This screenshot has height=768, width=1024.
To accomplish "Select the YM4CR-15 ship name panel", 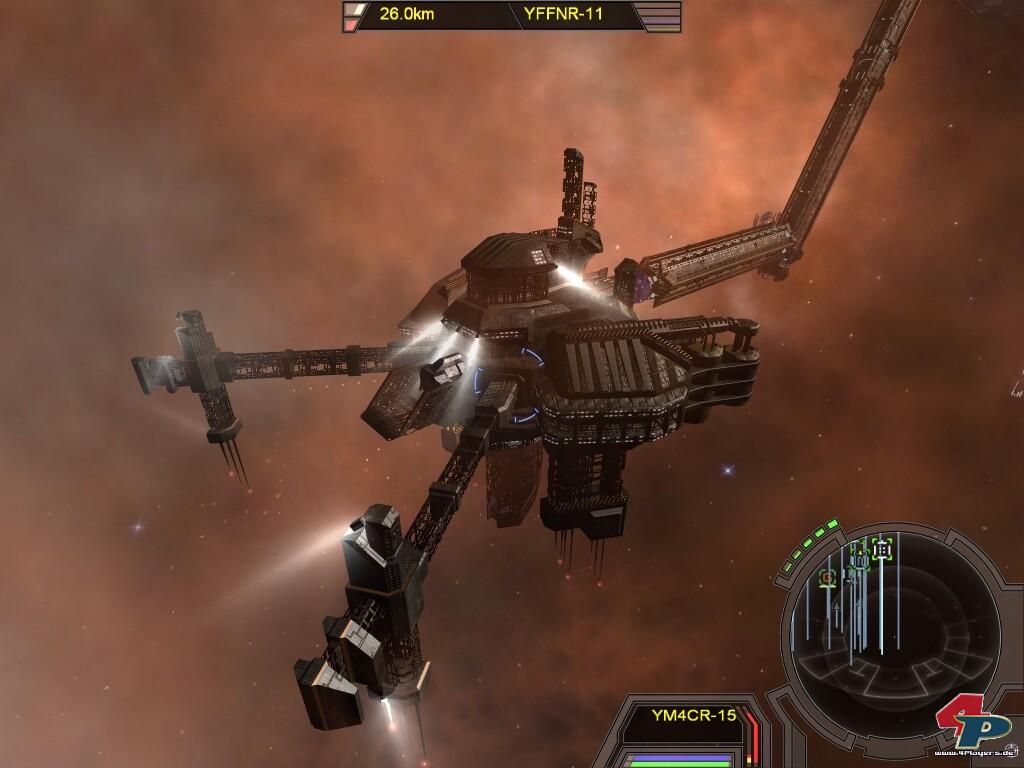I will tap(693, 715).
